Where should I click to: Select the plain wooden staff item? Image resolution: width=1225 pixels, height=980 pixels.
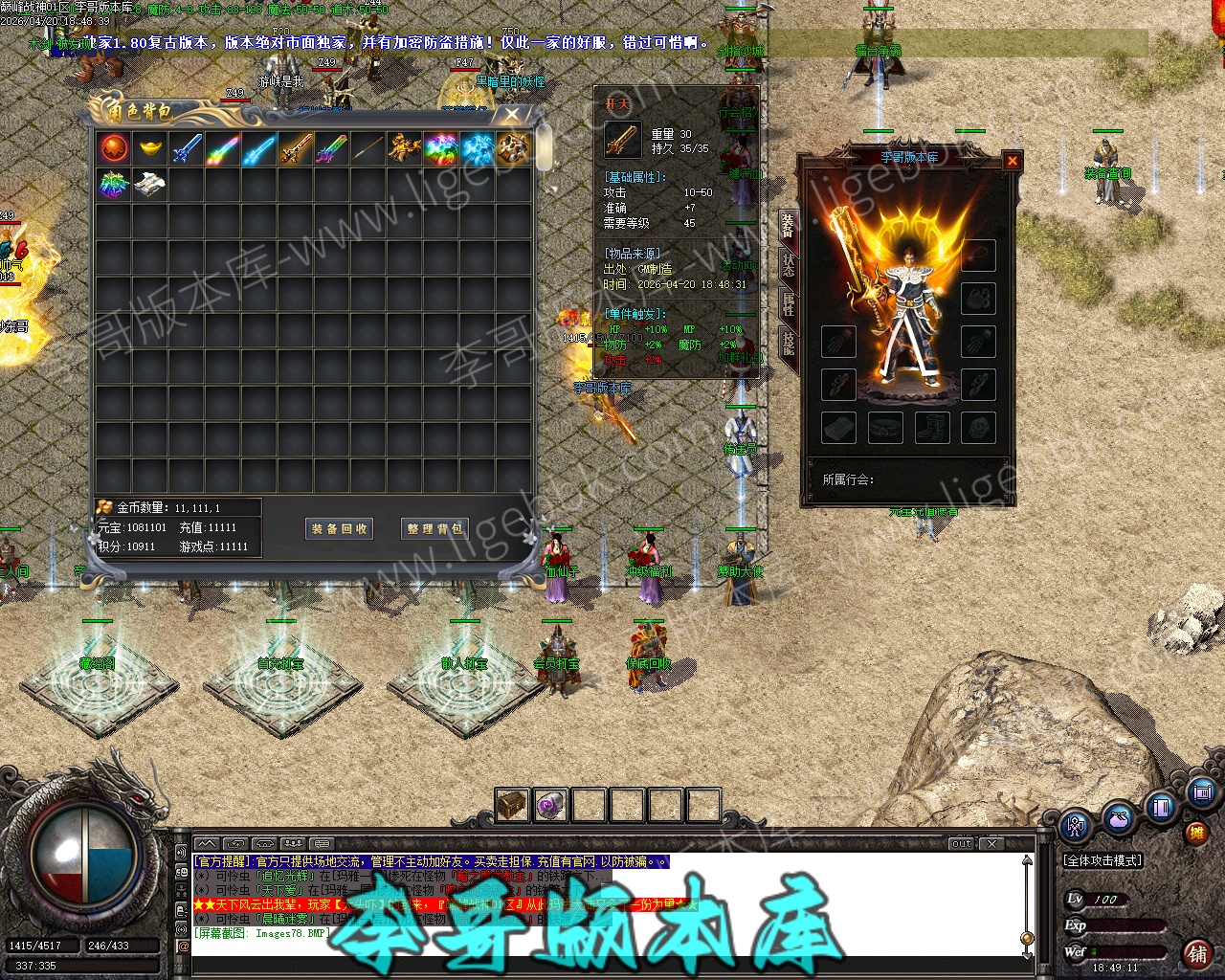(x=367, y=148)
